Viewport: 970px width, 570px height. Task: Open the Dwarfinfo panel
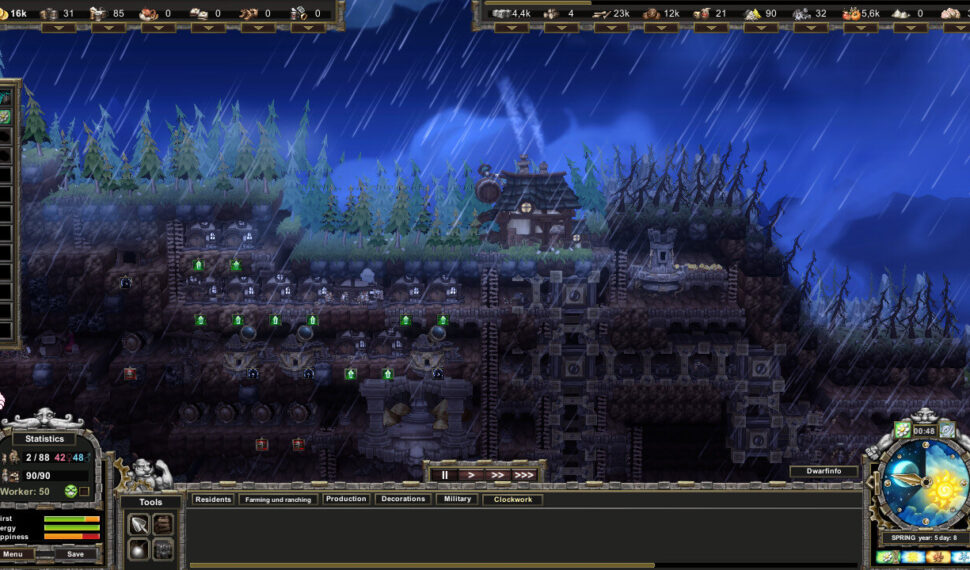(x=823, y=471)
